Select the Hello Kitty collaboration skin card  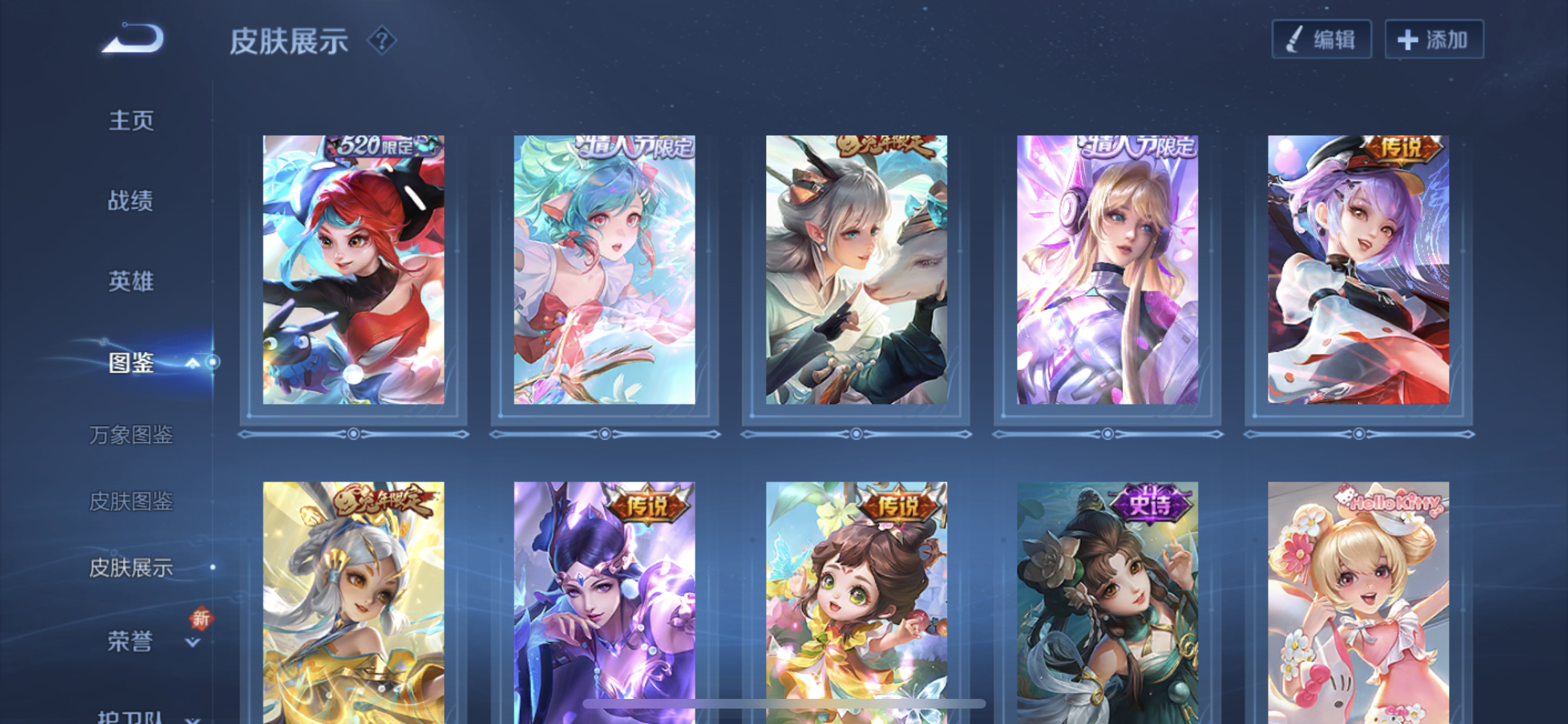[x=1358, y=602]
